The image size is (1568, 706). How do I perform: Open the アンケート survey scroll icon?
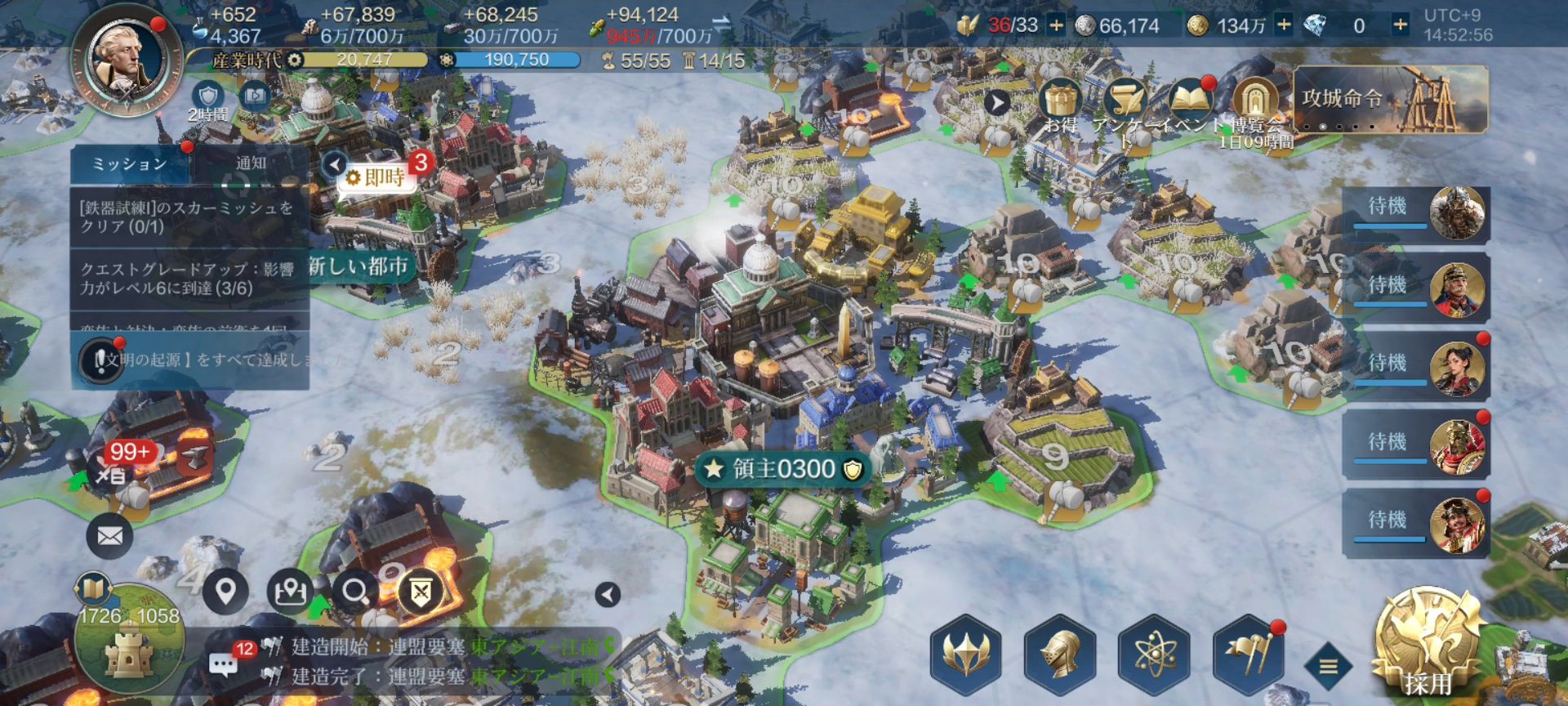(1125, 101)
